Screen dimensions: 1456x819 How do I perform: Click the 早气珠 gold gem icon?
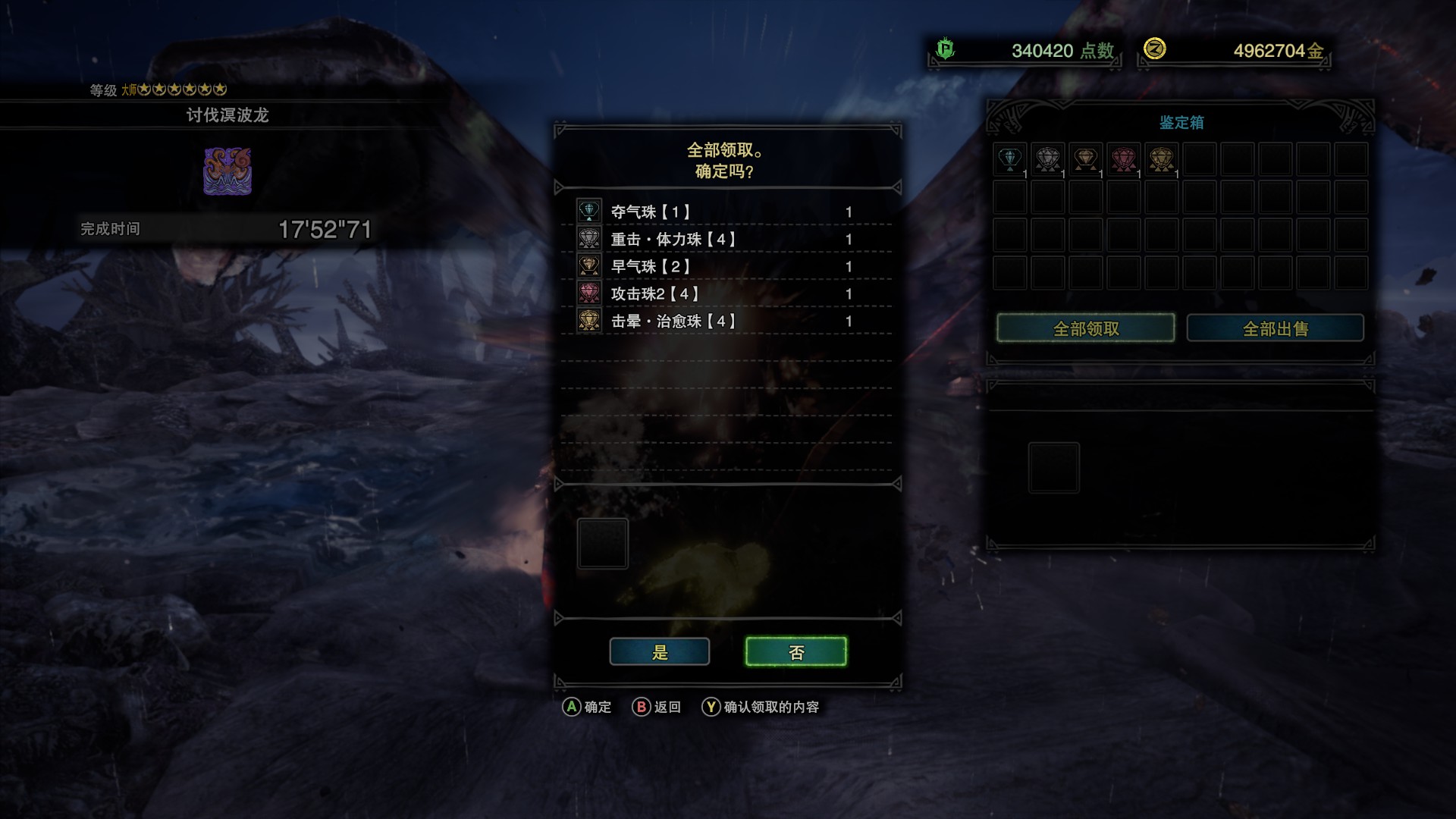588,265
